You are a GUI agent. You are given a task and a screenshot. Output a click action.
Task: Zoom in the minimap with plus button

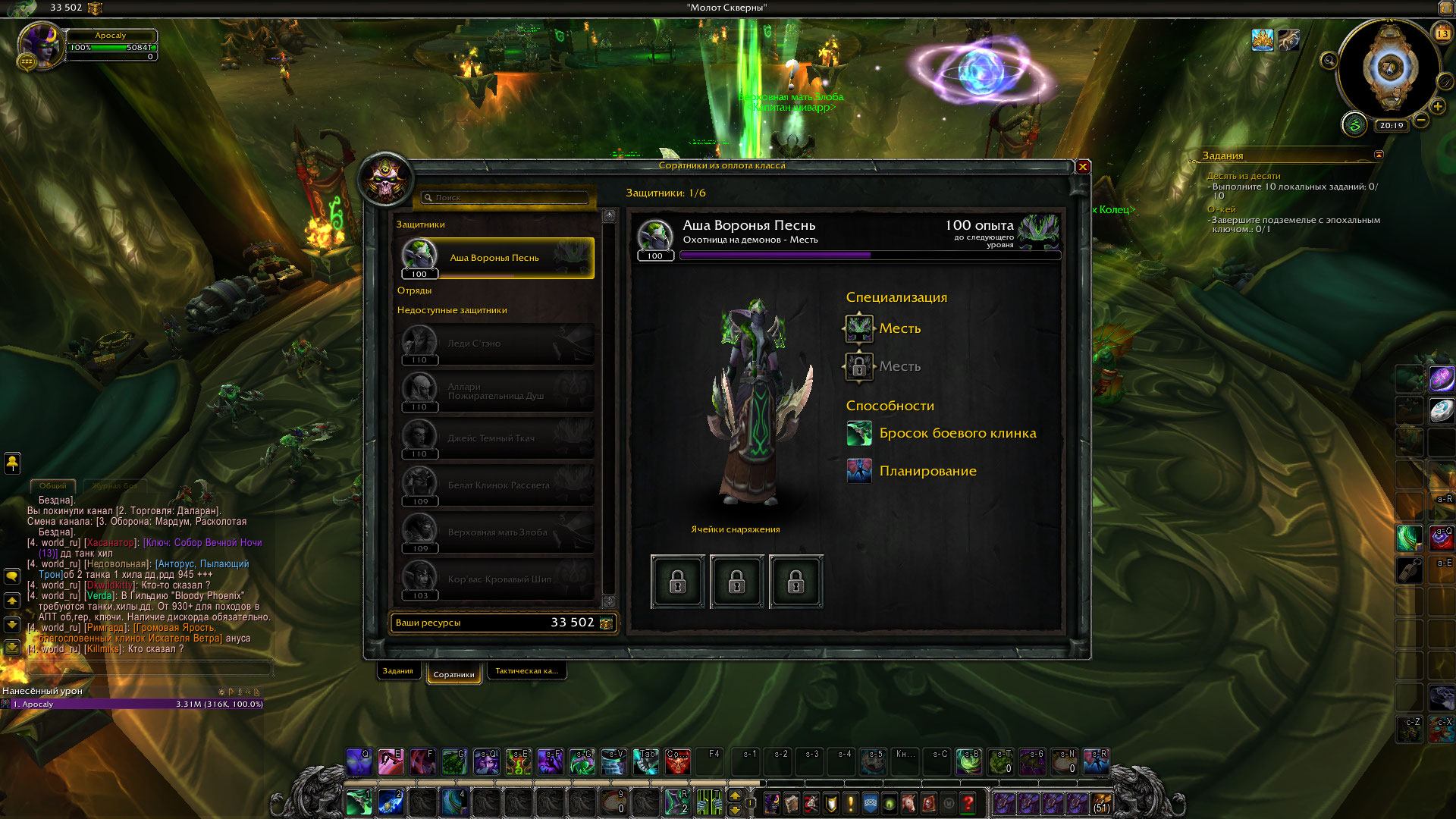click(1438, 107)
